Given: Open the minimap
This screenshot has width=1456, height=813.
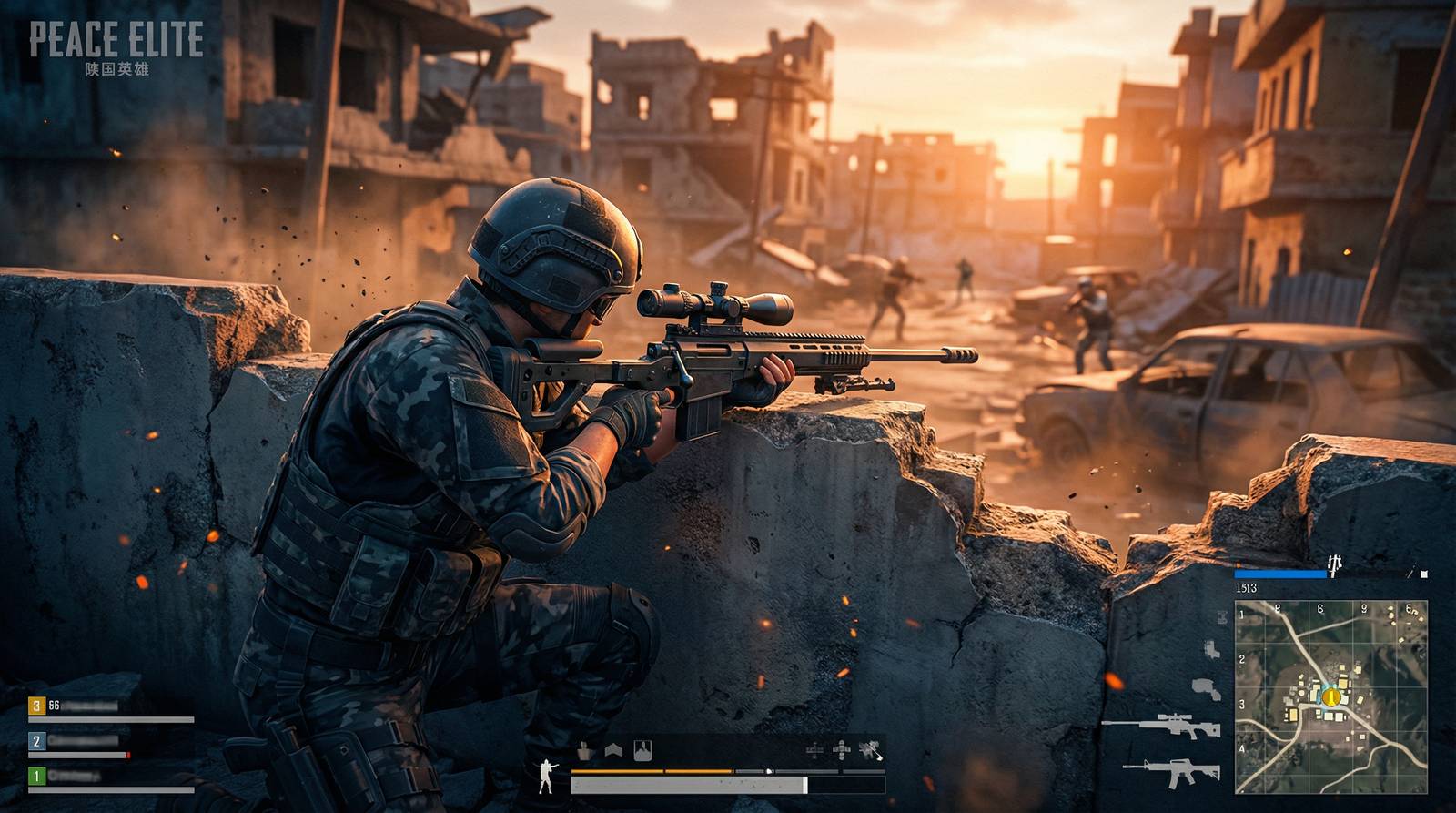Looking at the screenshot, I should coord(1330,696).
